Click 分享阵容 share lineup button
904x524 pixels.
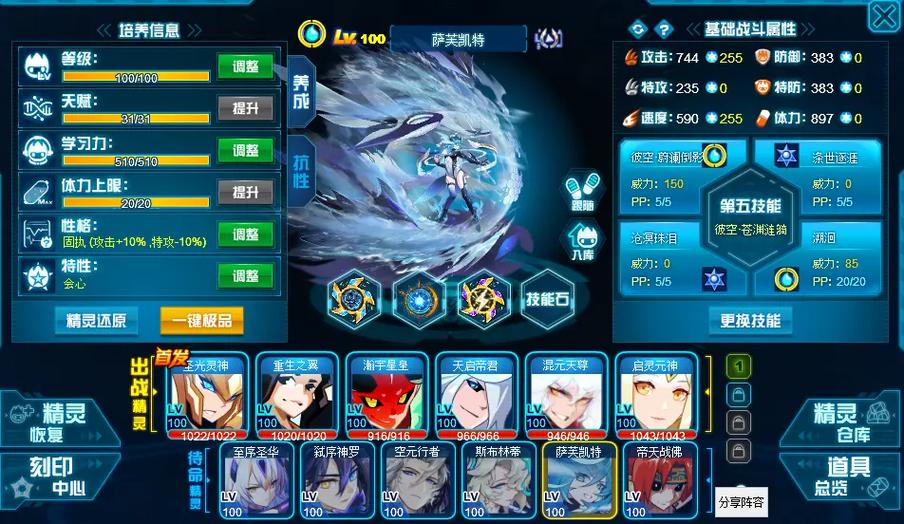[x=741, y=502]
